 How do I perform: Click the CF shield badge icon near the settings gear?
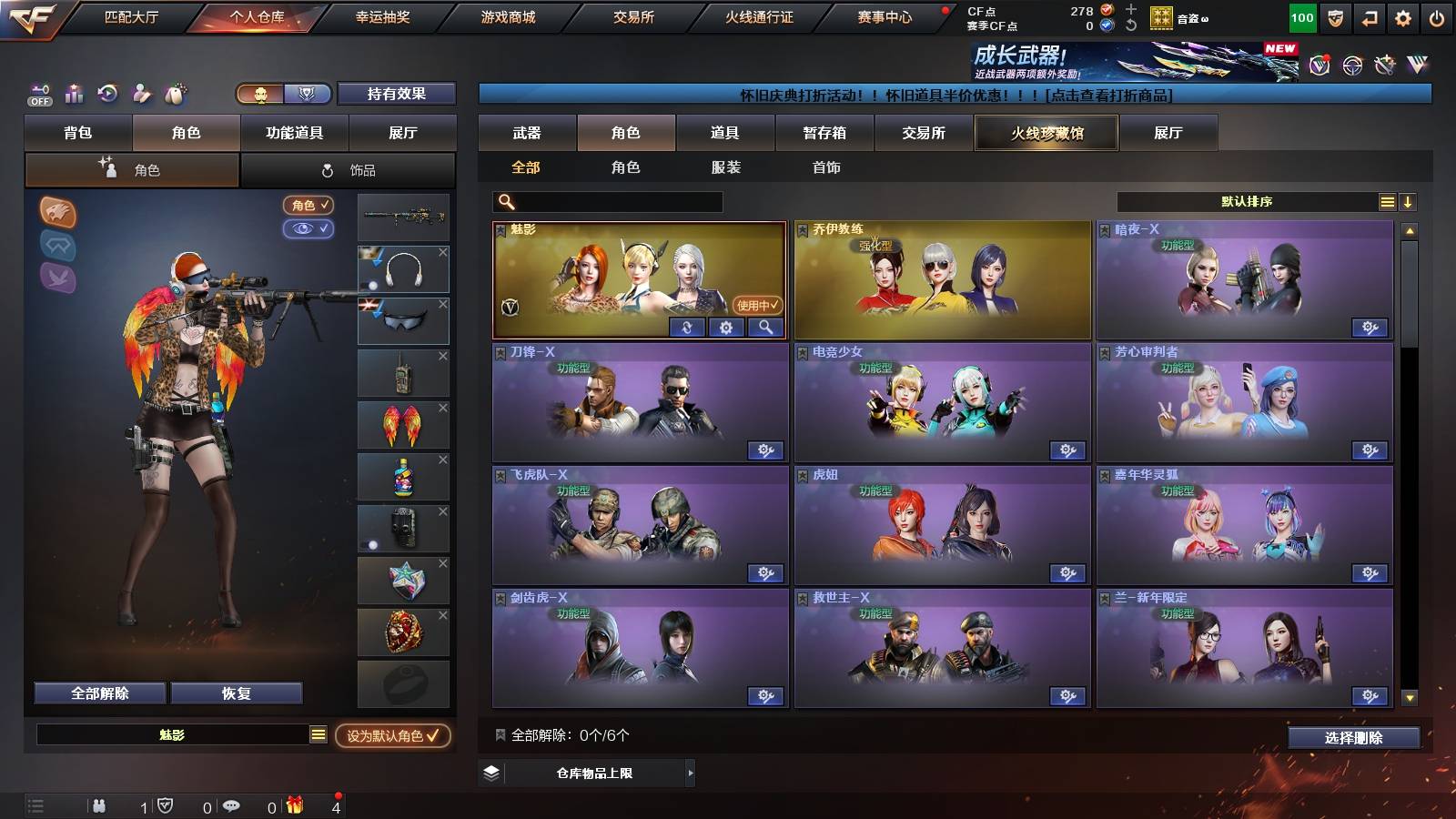tap(1334, 17)
